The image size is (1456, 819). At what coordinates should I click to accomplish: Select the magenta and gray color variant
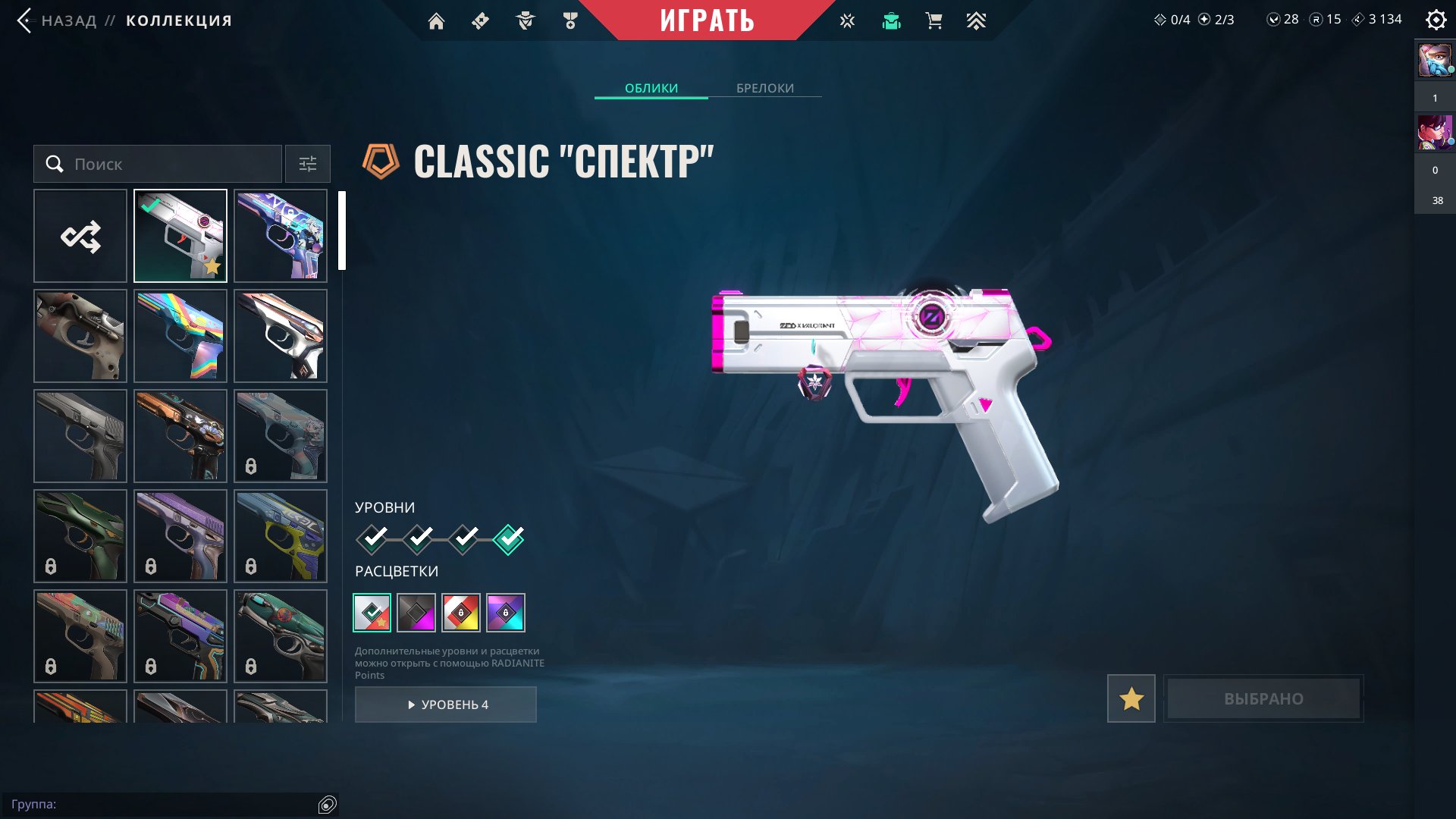(416, 613)
